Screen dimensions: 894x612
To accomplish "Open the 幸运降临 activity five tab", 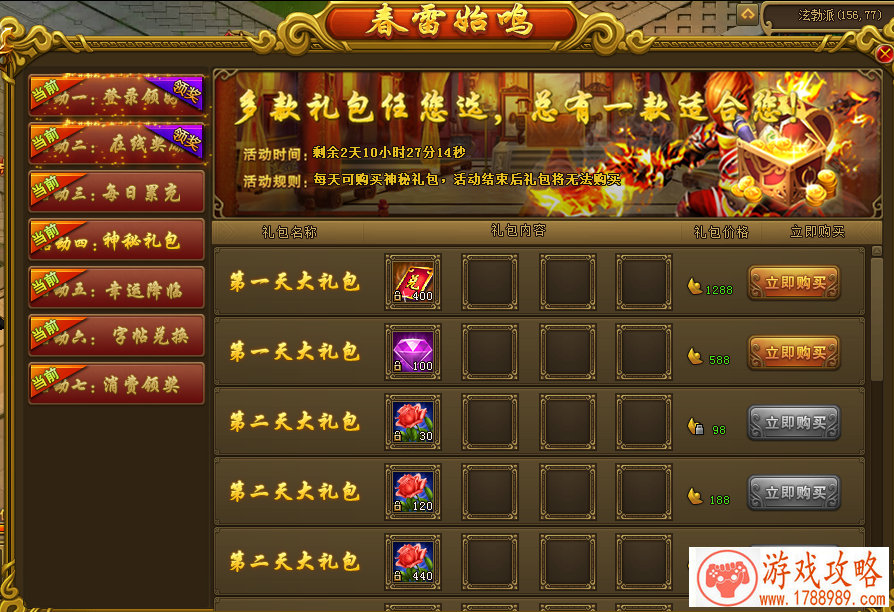I will (117, 288).
